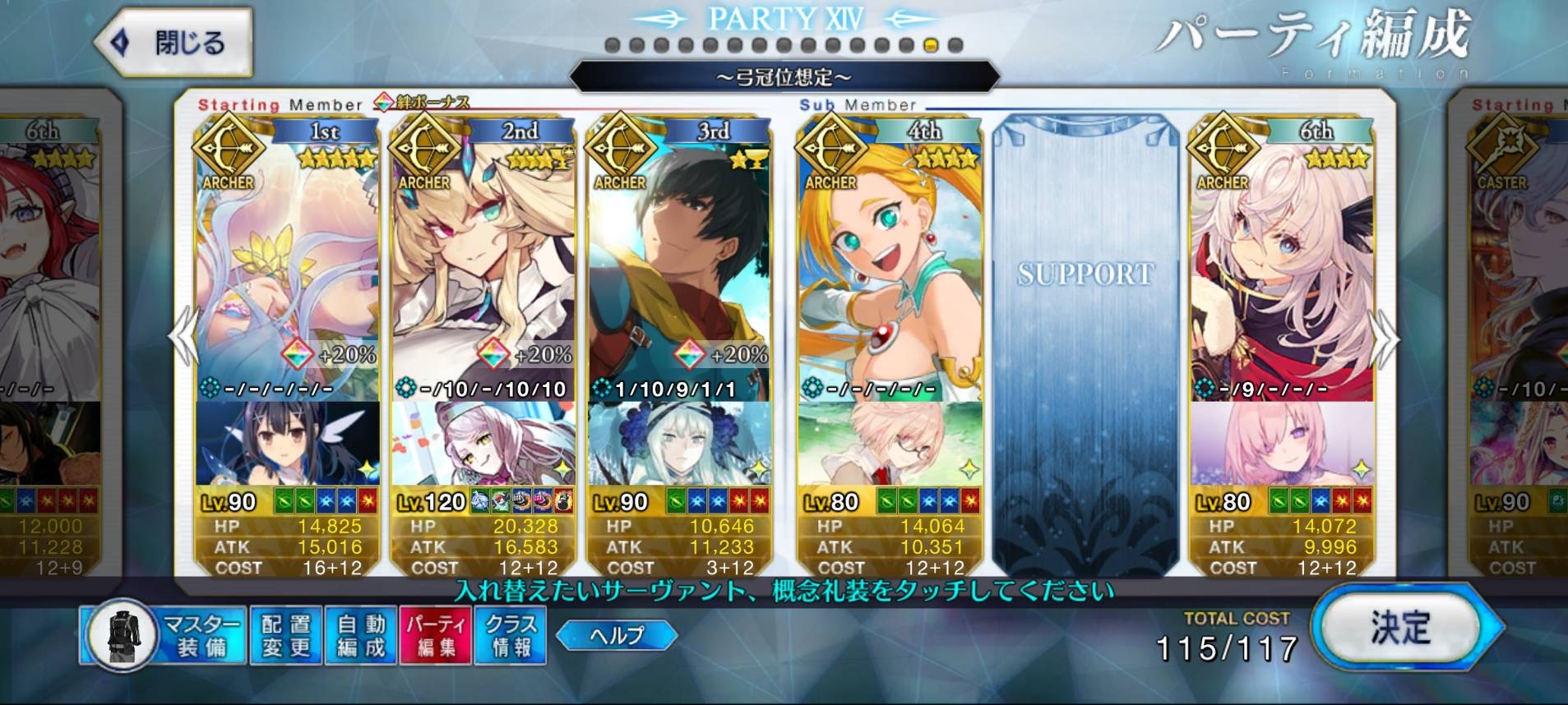Activate 自動編成 auto formation
The image size is (1568, 705).
click(x=361, y=635)
